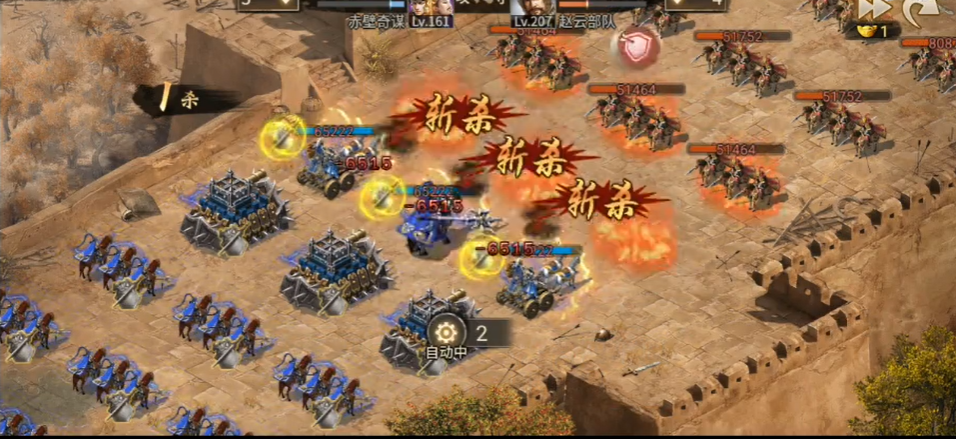Speed up battle with the fast-forward button
Screen dimensions: 956x439
coord(874,9)
